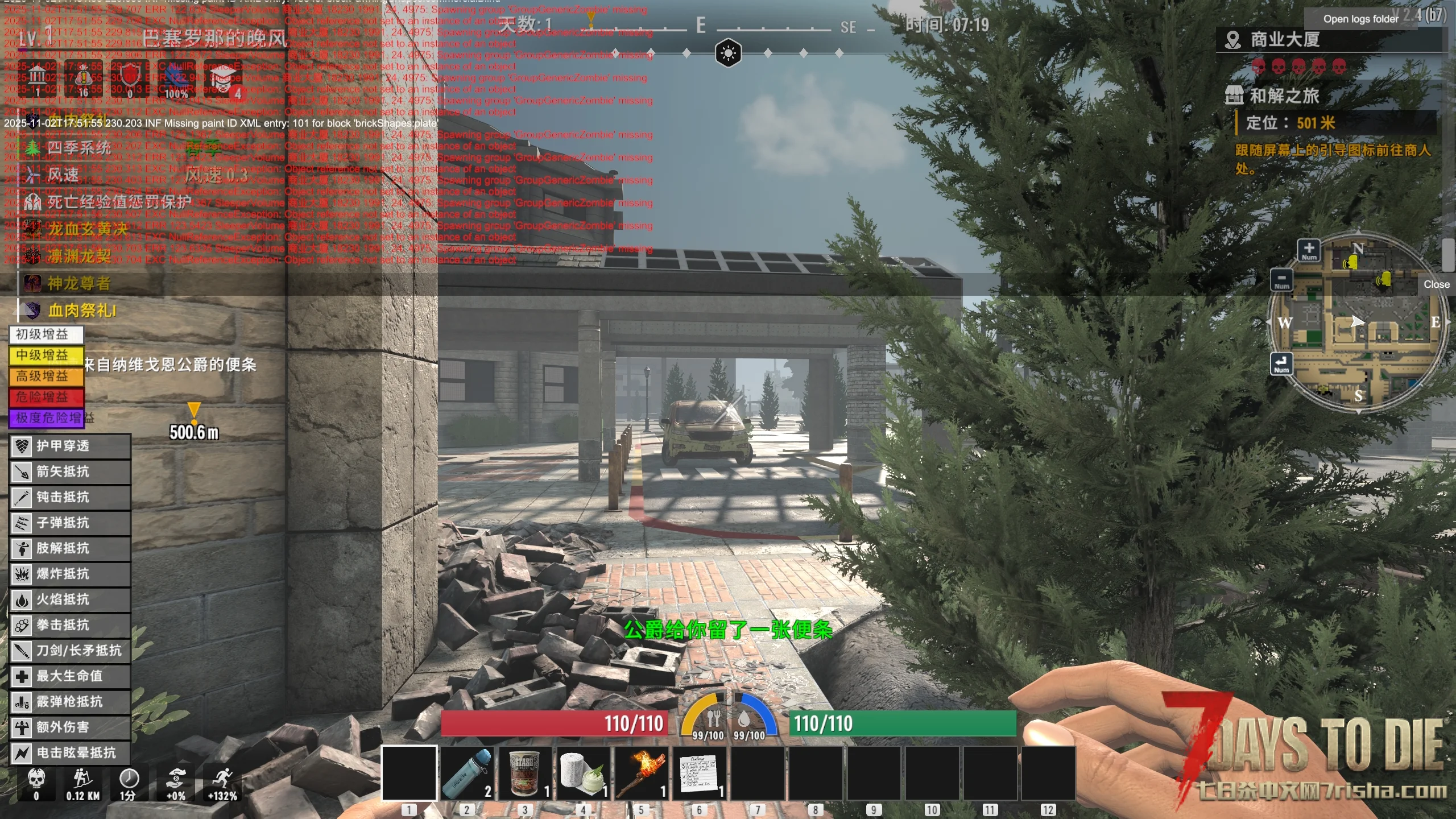Zoom in the minimap with plus button
The width and height of the screenshot is (1456, 819).
tap(1309, 250)
